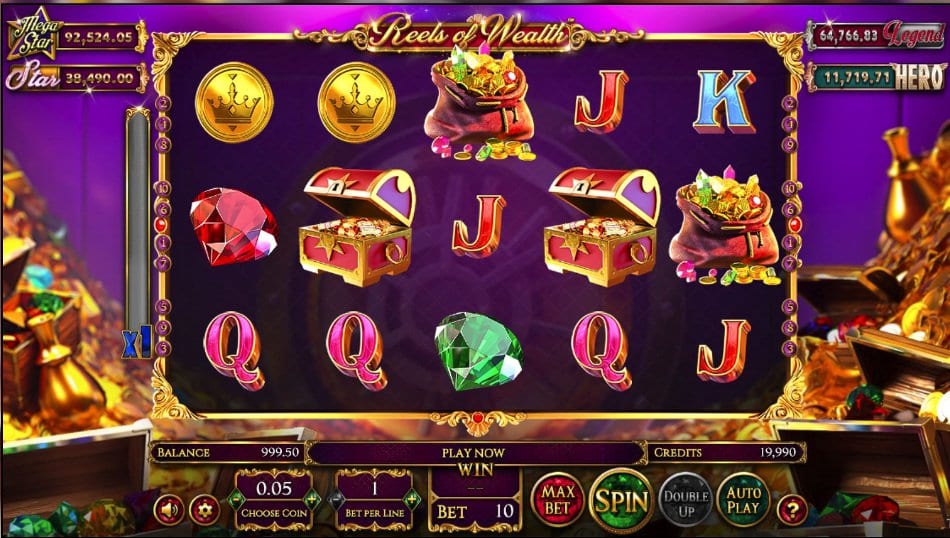
Task: Increase the coin value with the plus arrow
Action: (x=312, y=500)
